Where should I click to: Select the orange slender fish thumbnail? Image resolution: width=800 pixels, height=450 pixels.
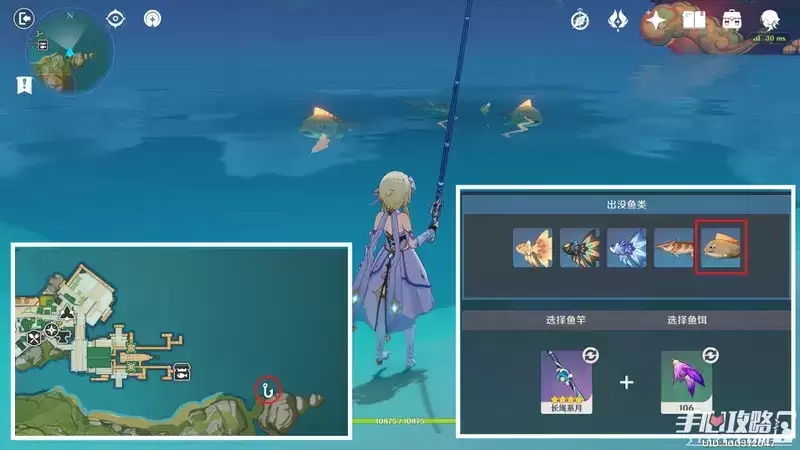pos(673,248)
